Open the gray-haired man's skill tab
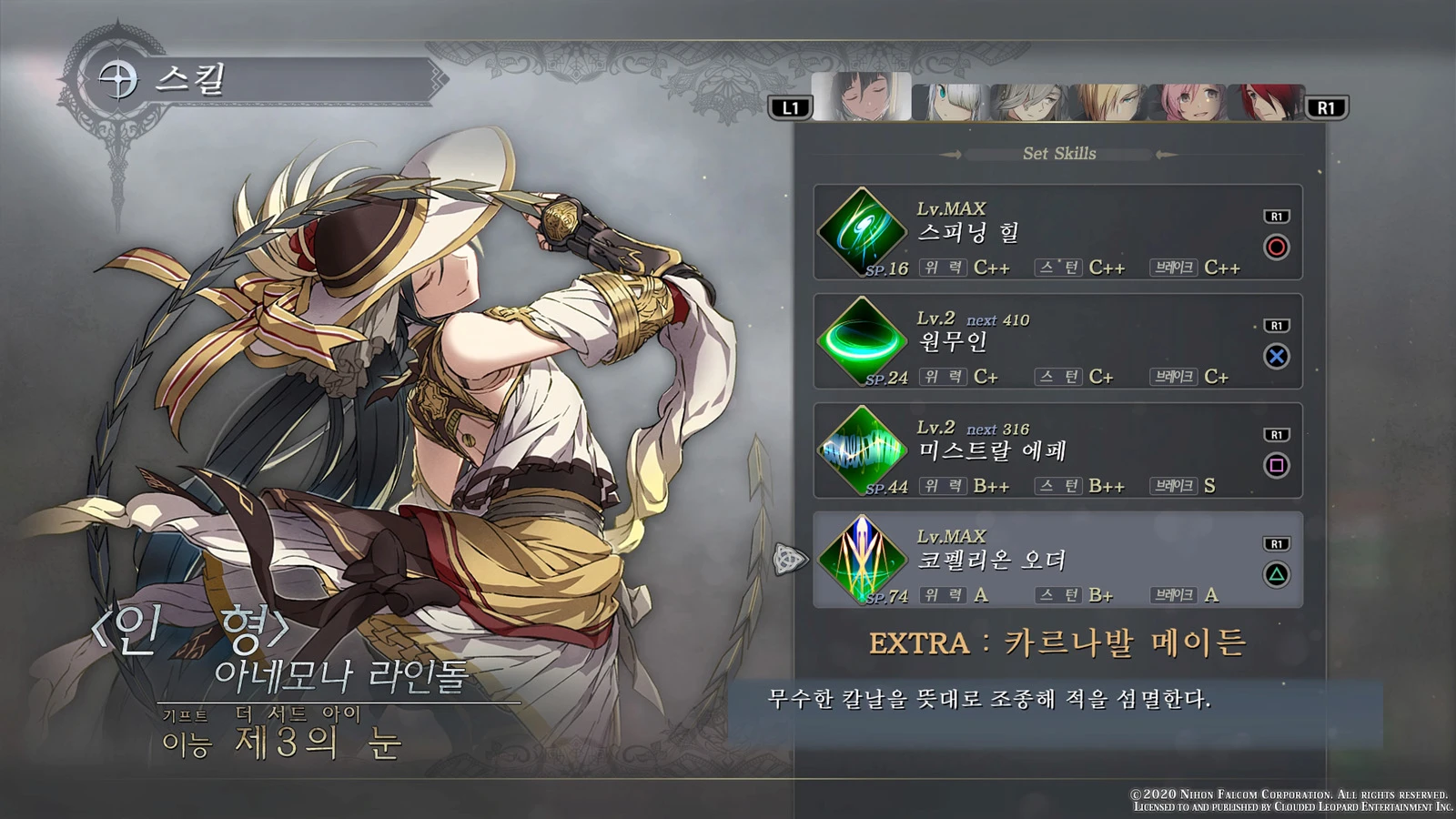The width and height of the screenshot is (1456, 819). [1030, 102]
